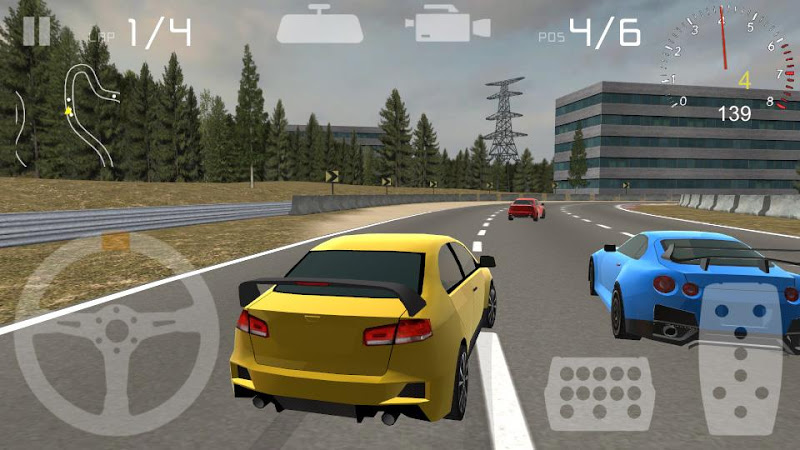This screenshot has height=450, width=800.
Task: Tap the steering wheel control
Action: coord(117,333)
